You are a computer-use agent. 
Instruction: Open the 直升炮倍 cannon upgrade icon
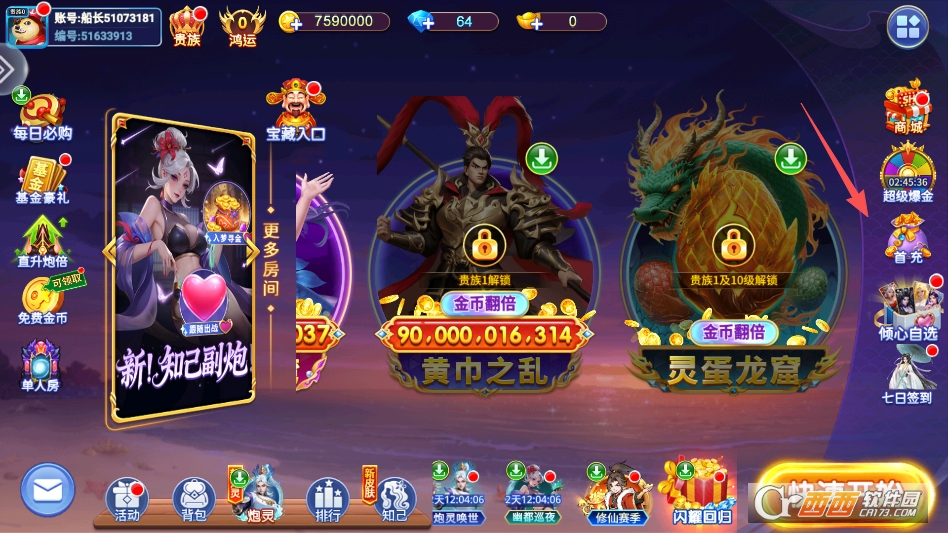(42, 241)
